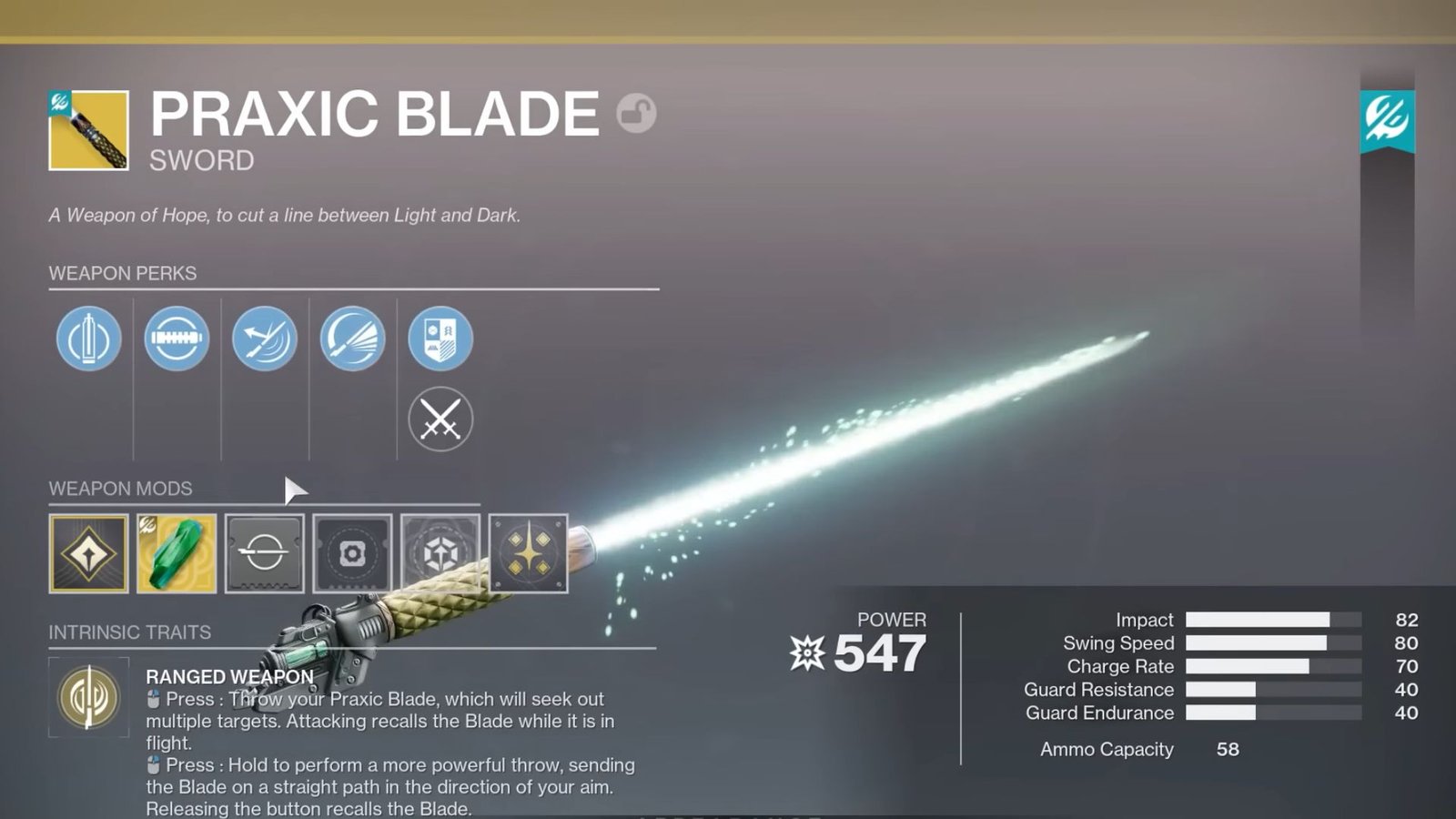Select the intrinsic sword frame perk icon
Image resolution: width=1456 pixels, height=819 pixels.
(88, 339)
